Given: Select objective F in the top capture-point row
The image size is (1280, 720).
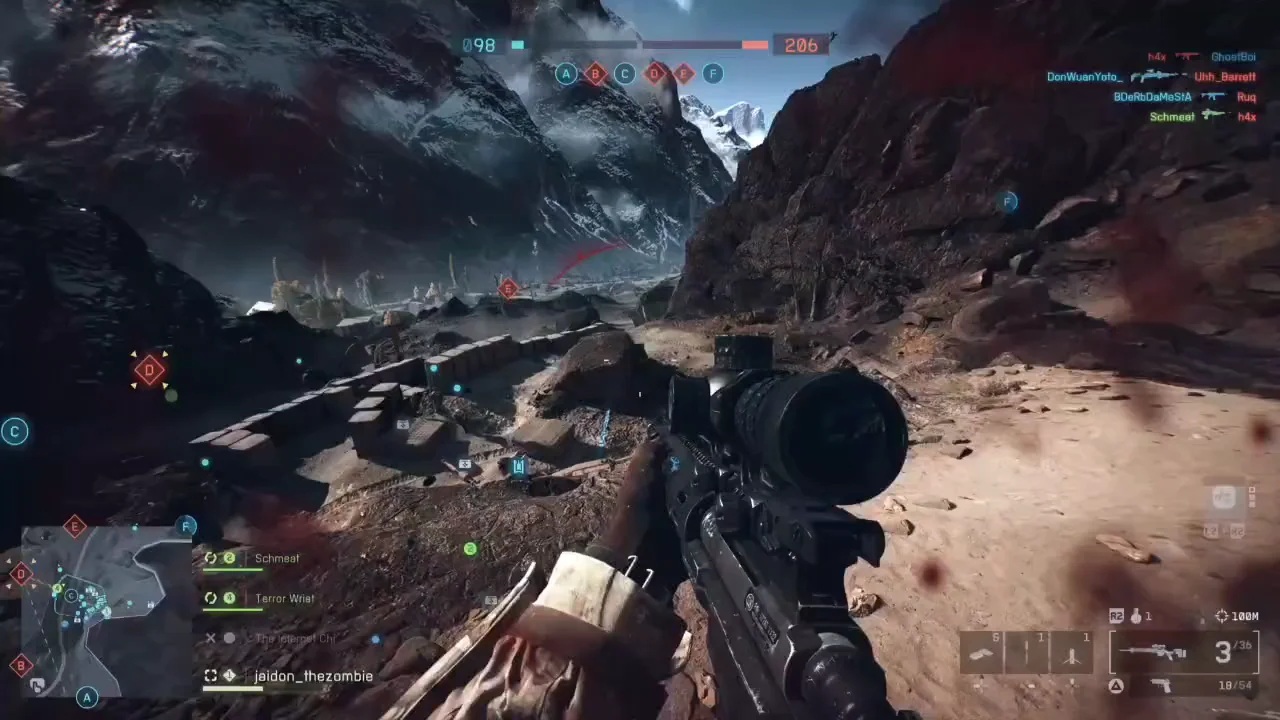Looking at the screenshot, I should (712, 73).
